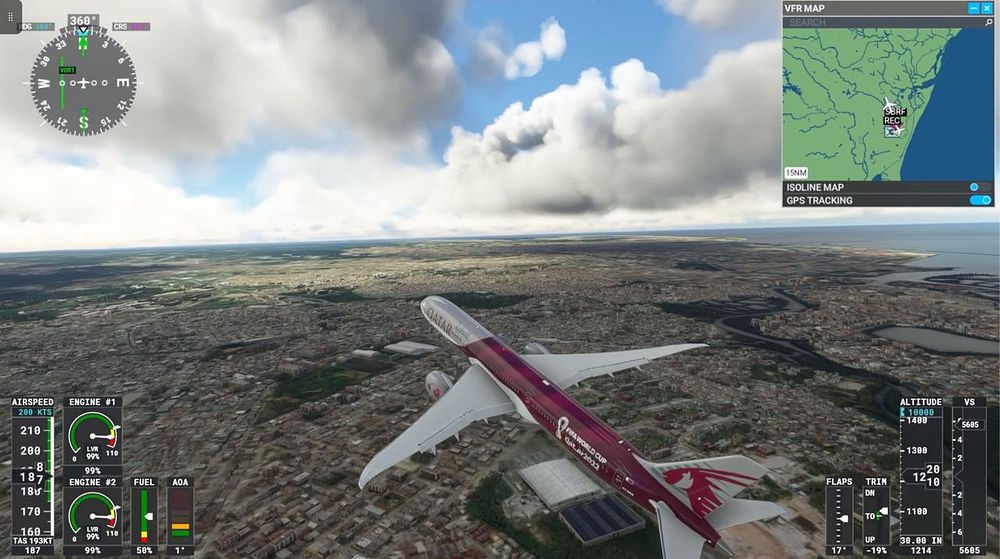Screen dimensions: 1000x559
Task: Close the VFR Map window
Action: click(x=987, y=8)
